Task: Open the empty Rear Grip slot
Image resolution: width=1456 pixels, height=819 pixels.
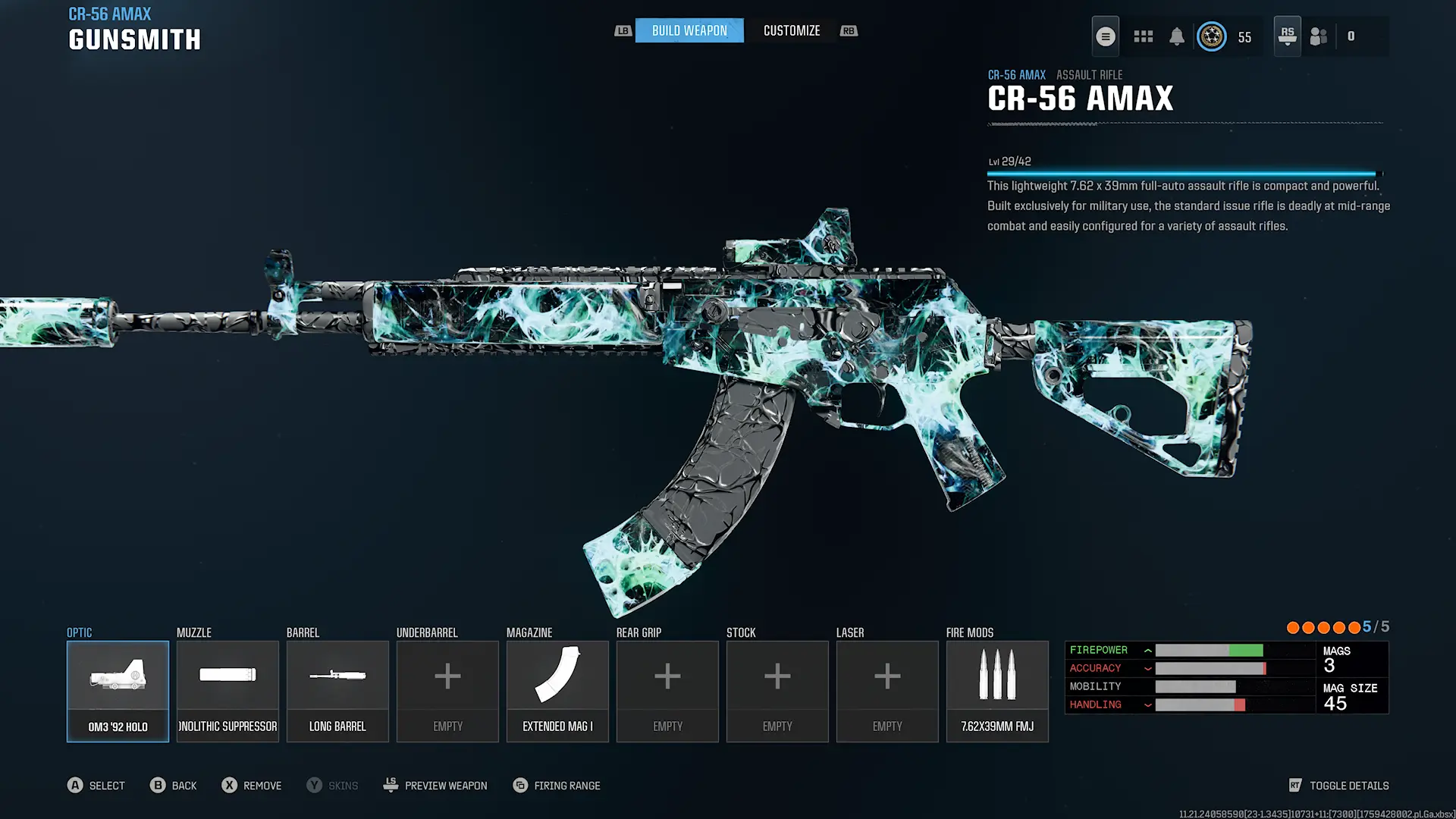Action: 667,691
